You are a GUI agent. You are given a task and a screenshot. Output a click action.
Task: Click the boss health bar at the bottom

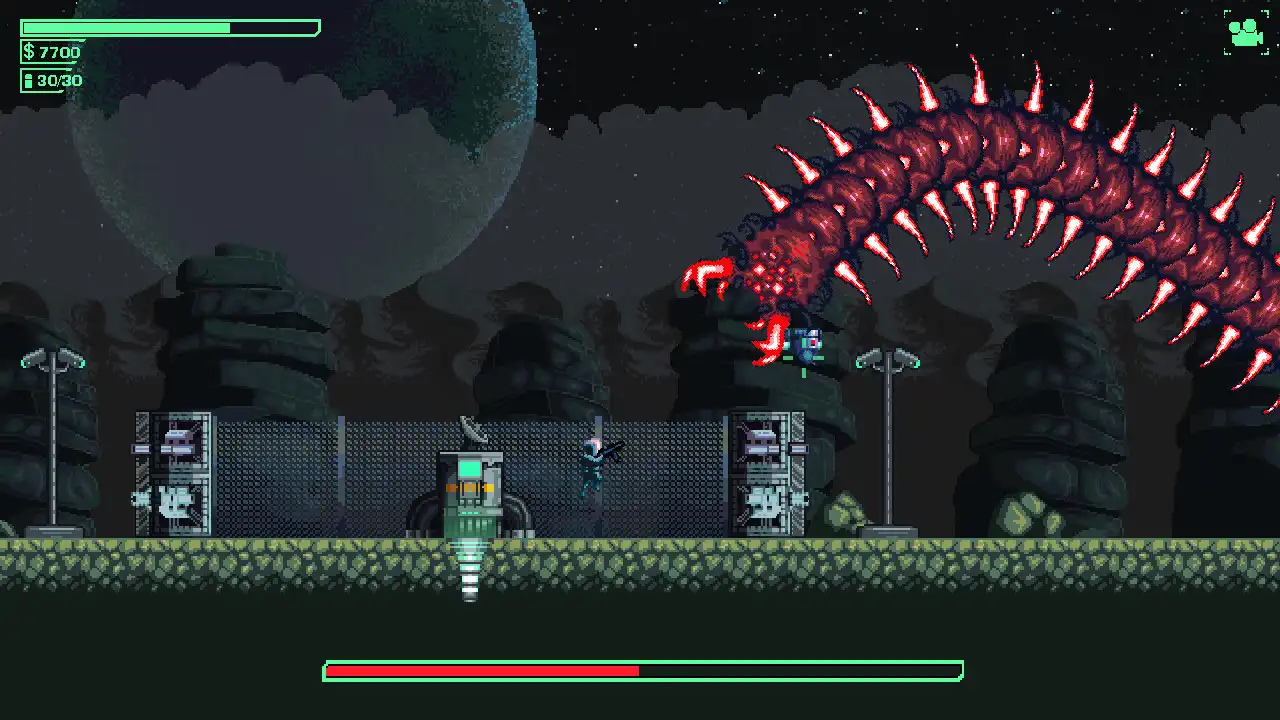tap(640, 672)
